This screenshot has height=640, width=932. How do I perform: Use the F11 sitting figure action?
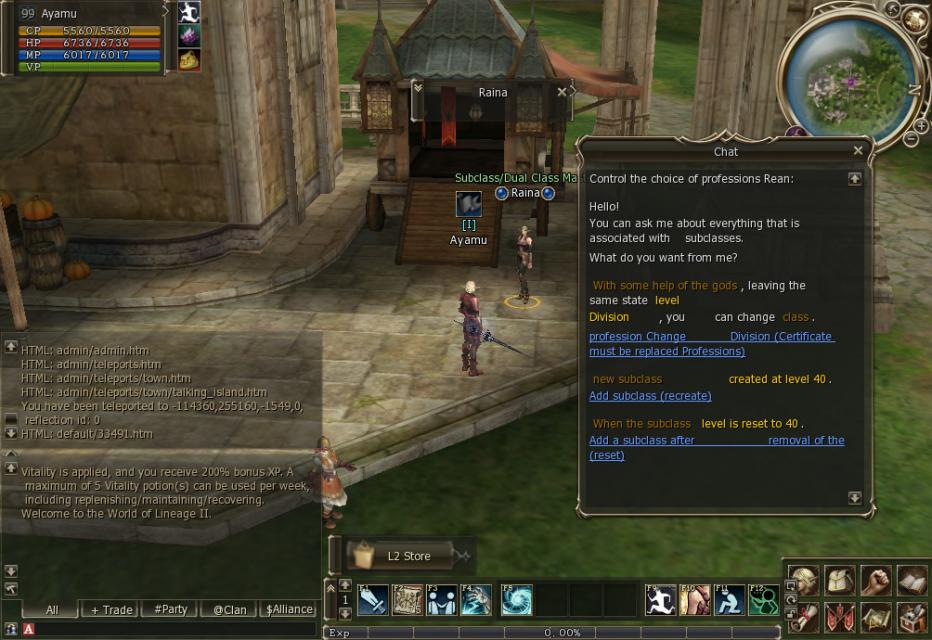(729, 600)
